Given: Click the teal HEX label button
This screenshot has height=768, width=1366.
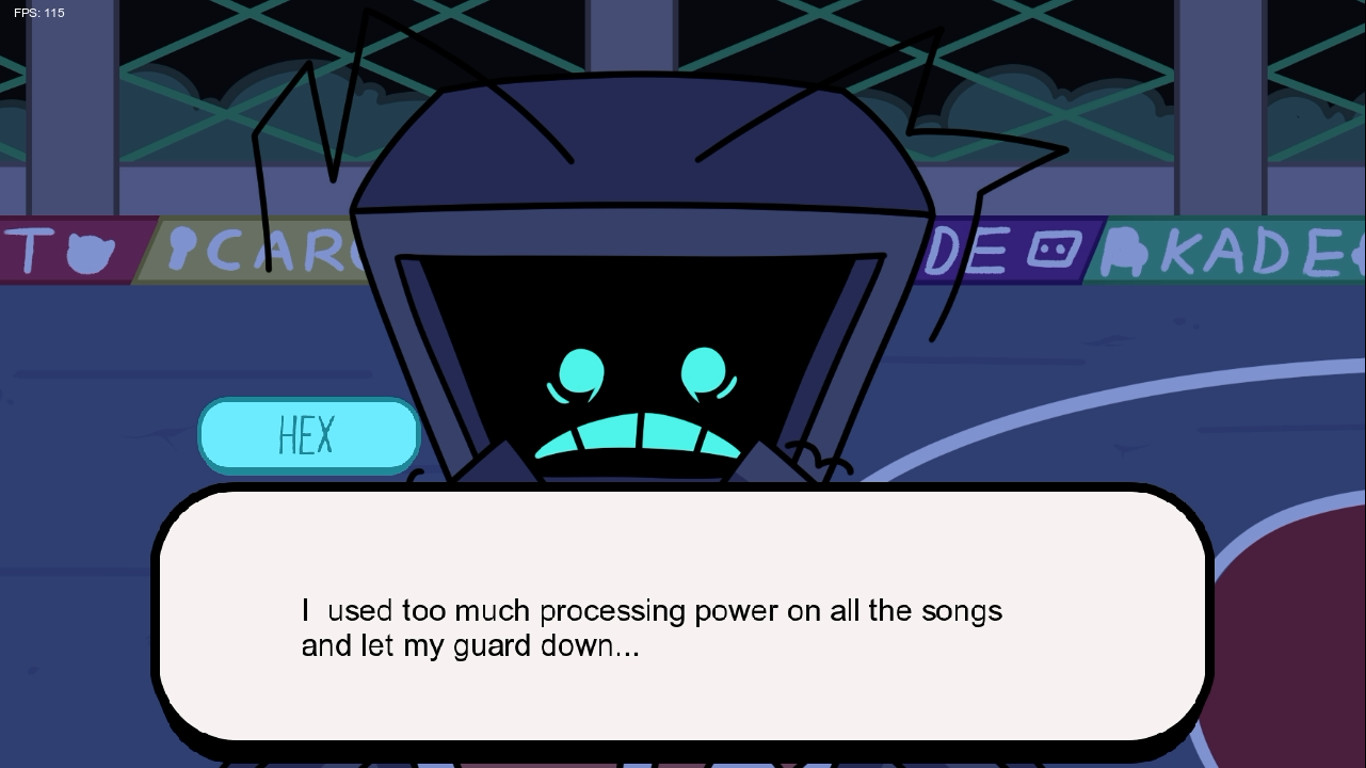Looking at the screenshot, I should [309, 434].
